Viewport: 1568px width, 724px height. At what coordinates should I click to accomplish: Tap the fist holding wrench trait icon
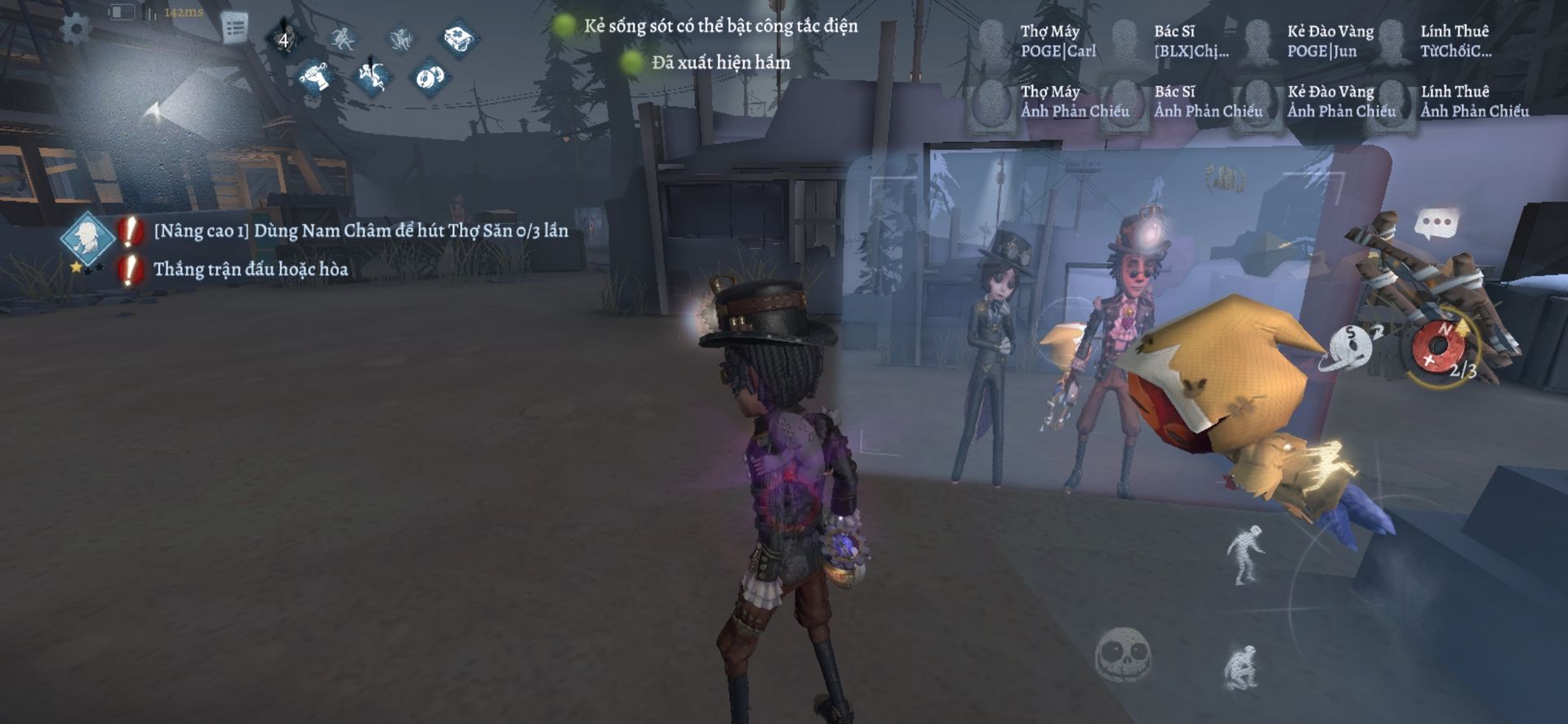coord(315,77)
